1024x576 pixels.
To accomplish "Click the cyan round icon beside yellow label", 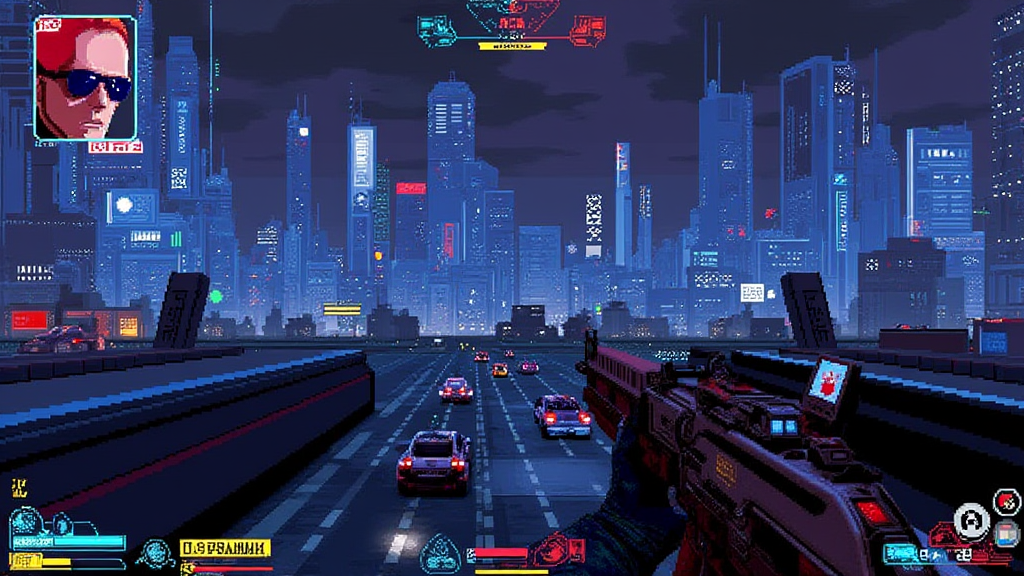I will [155, 551].
